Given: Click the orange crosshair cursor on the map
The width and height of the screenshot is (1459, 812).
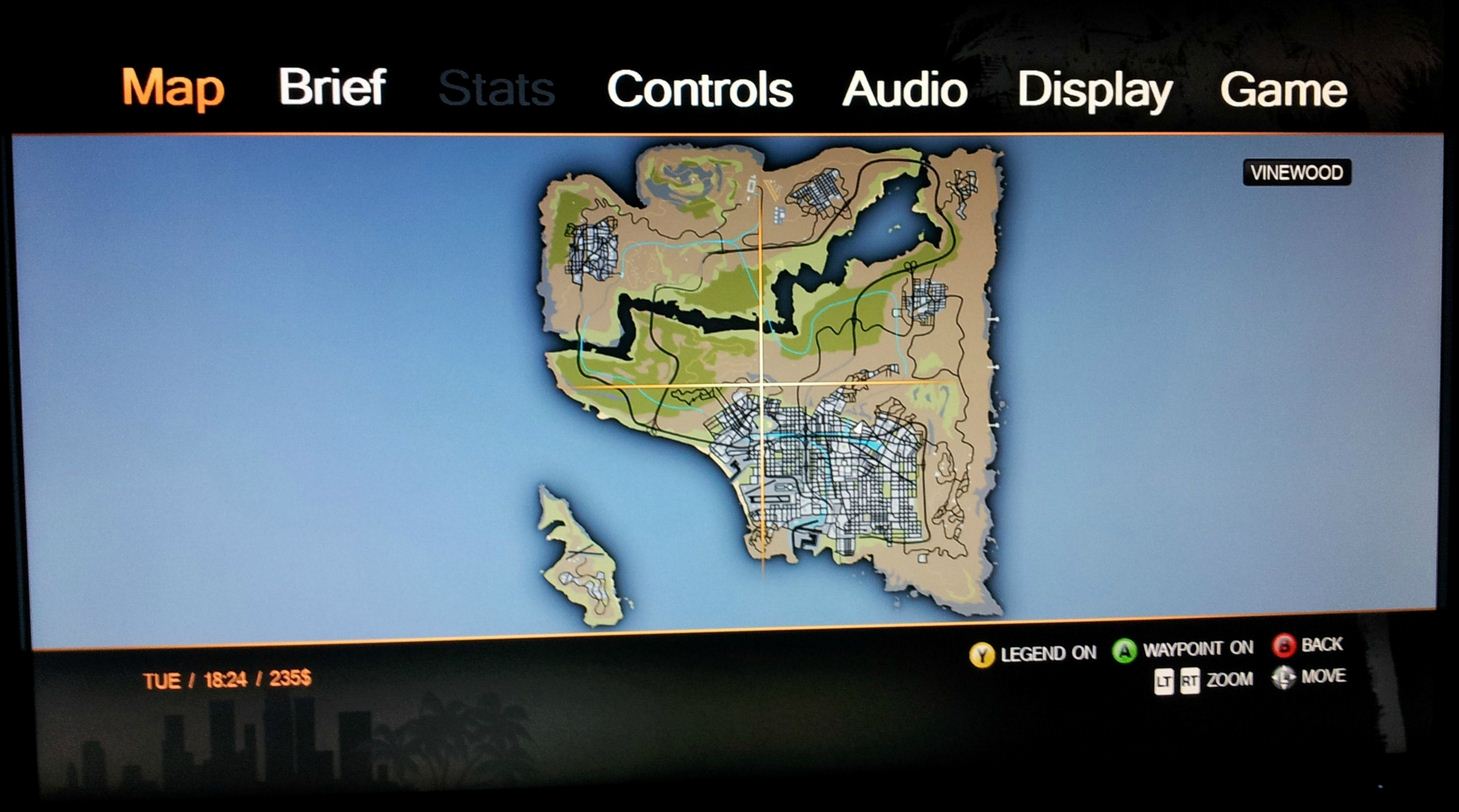Looking at the screenshot, I should (x=764, y=383).
